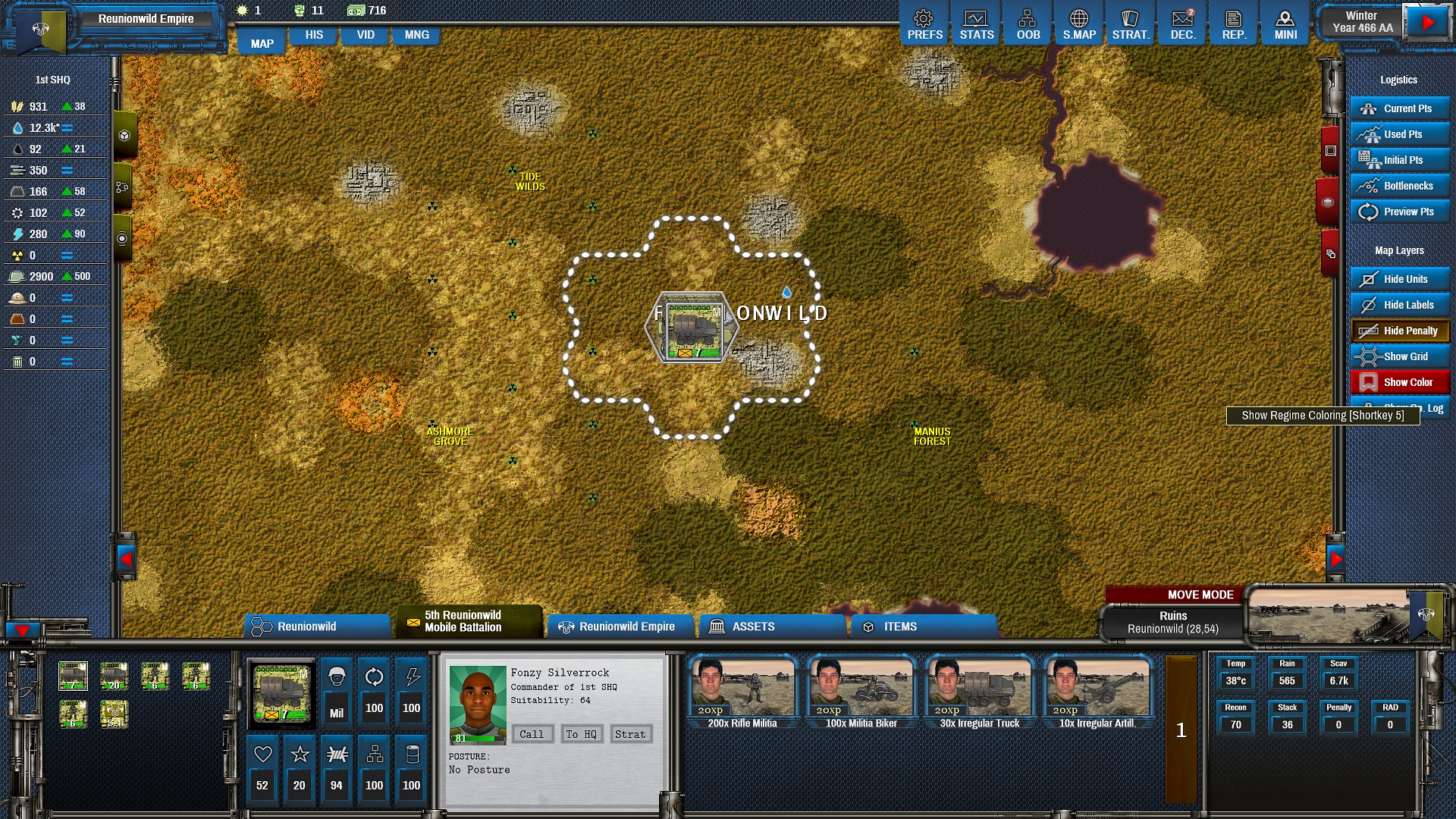The width and height of the screenshot is (1456, 819).
Task: Switch to the MNG tab
Action: 416,35
